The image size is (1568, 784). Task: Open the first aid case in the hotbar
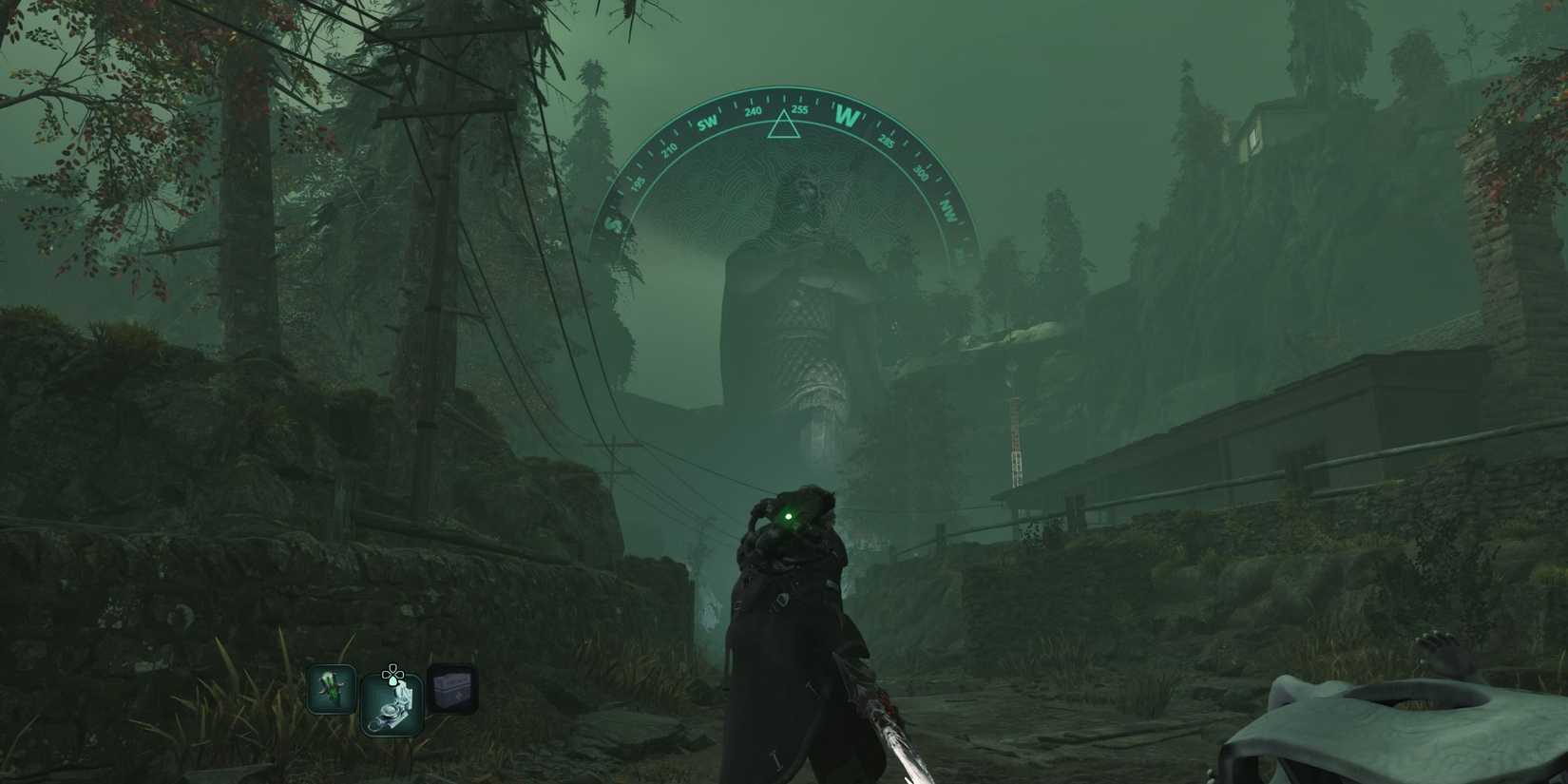click(x=452, y=688)
